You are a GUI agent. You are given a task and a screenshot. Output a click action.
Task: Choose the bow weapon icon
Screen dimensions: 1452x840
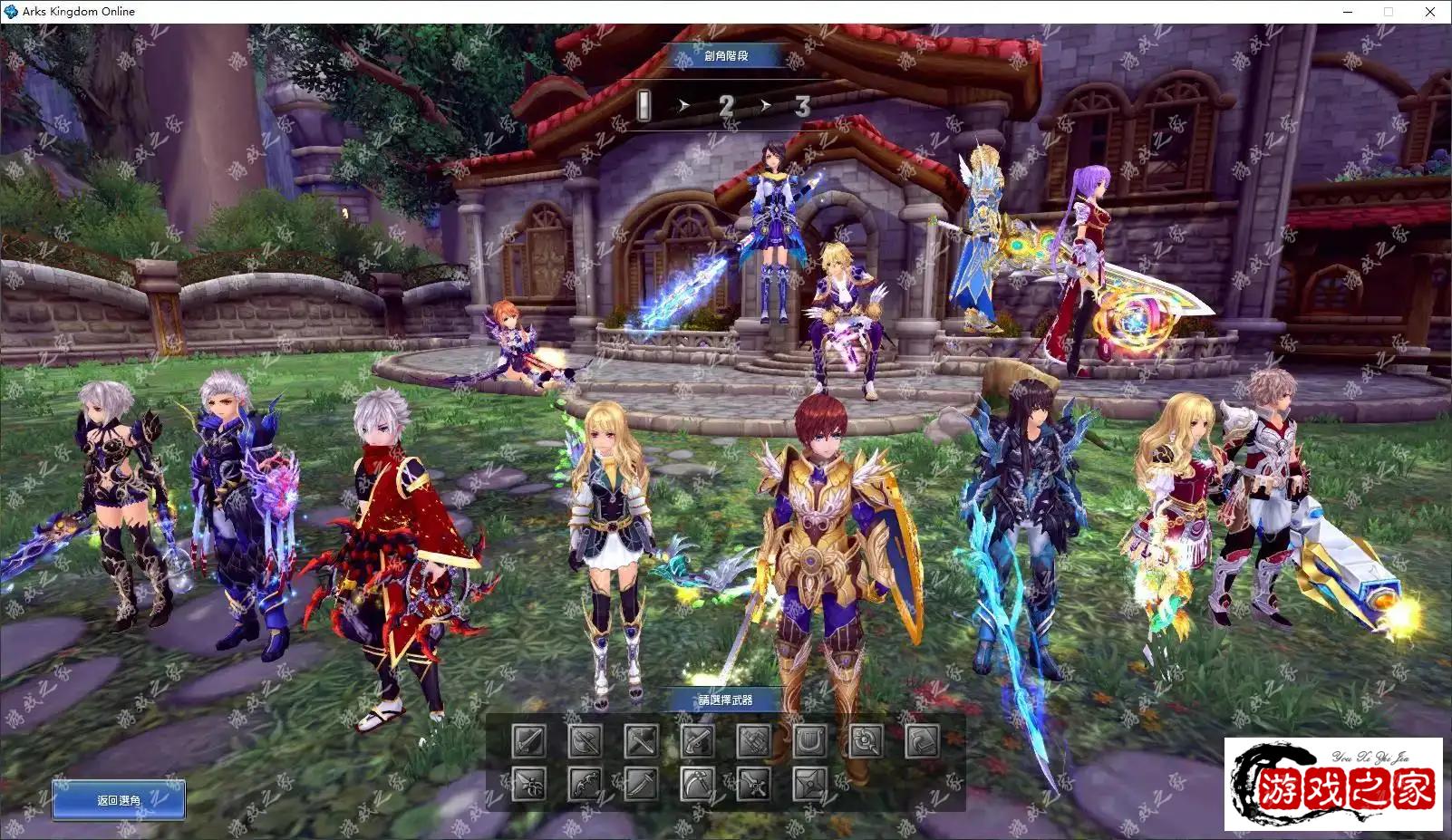pos(586,784)
